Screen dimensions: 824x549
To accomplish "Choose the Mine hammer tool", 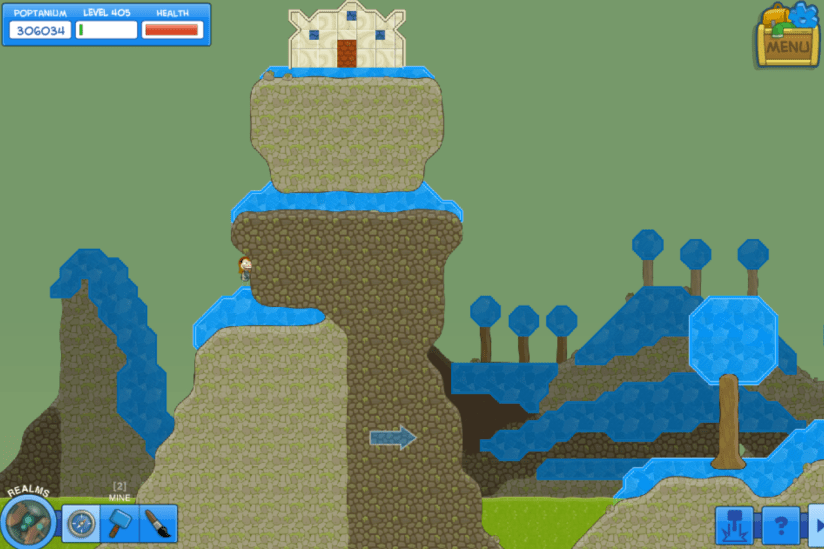I will pos(120,523).
